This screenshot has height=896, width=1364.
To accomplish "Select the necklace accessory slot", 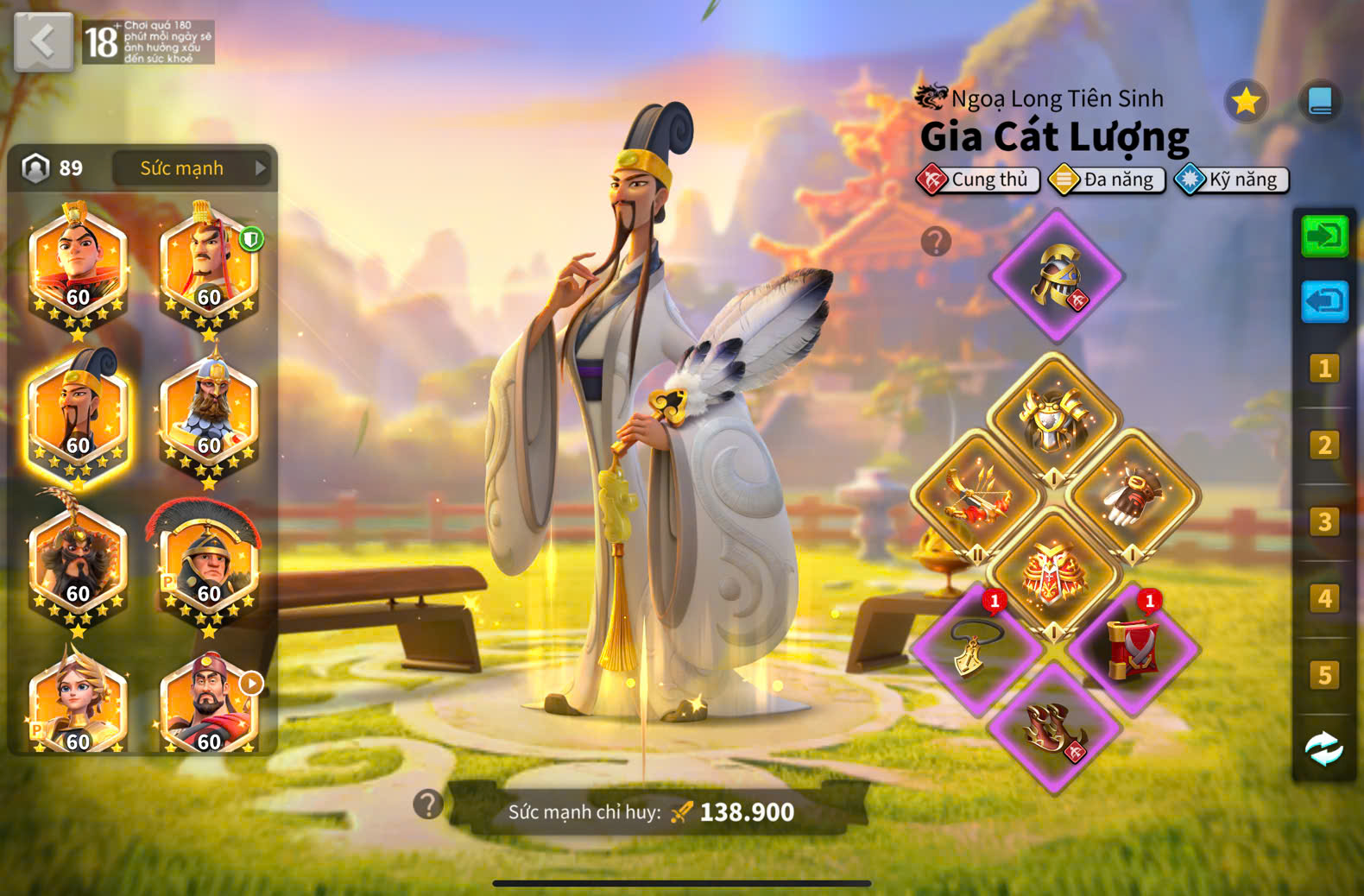I will click(x=976, y=649).
